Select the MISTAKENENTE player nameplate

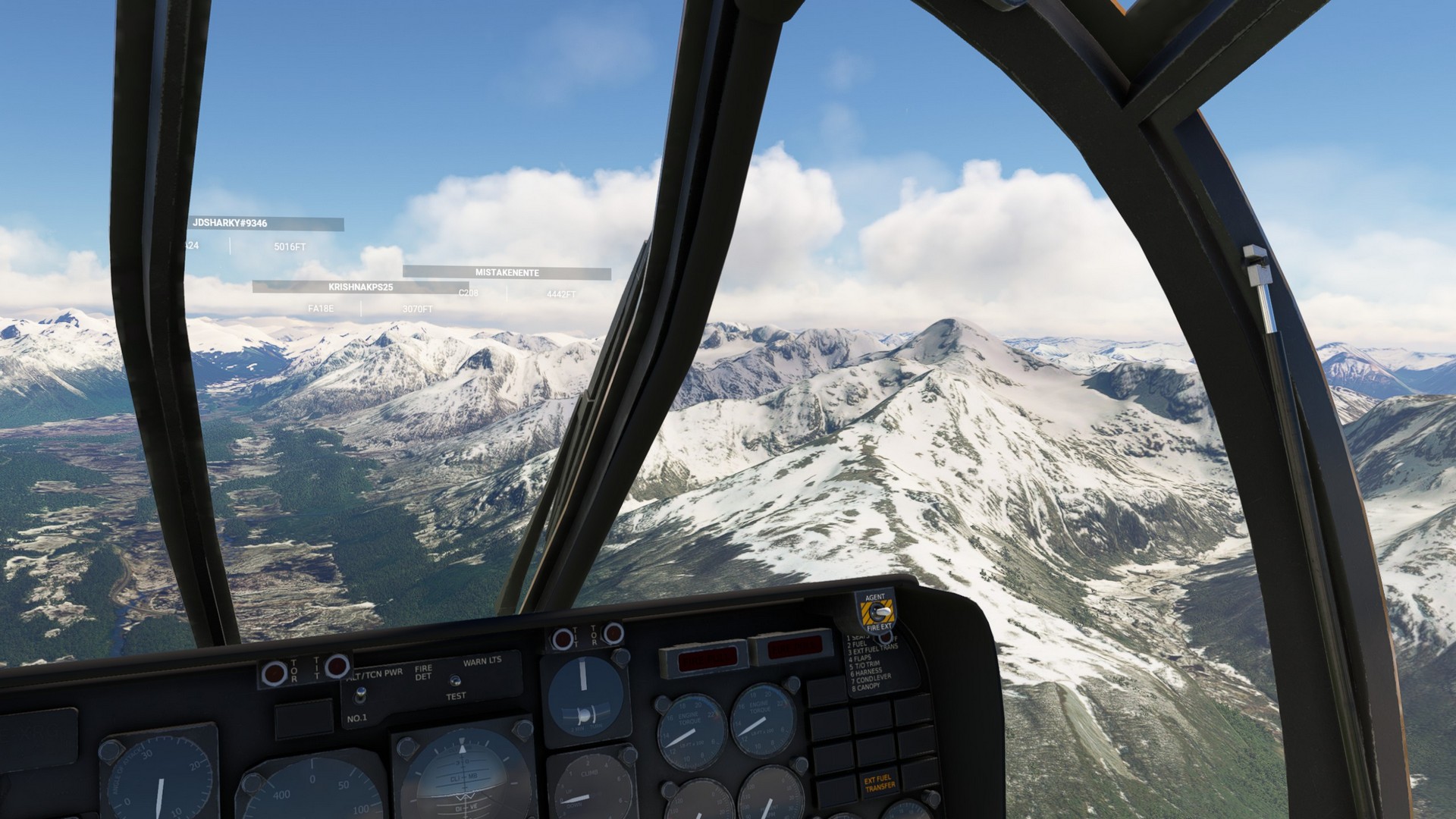click(507, 273)
